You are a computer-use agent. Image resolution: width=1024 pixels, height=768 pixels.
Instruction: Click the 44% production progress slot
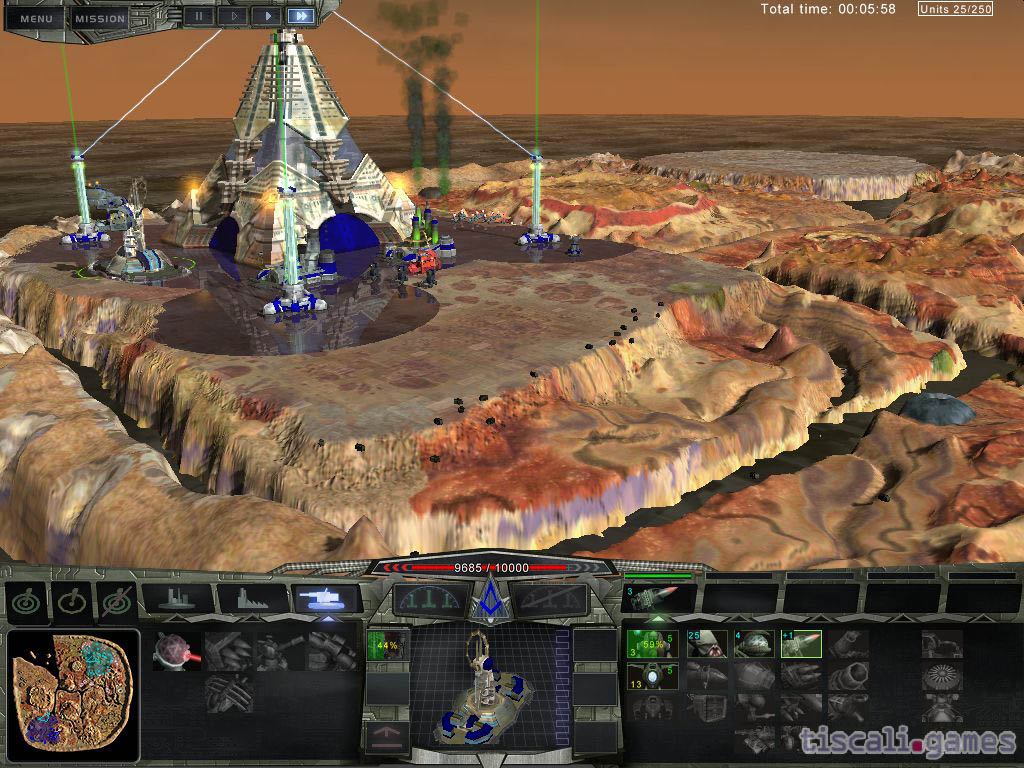(387, 646)
